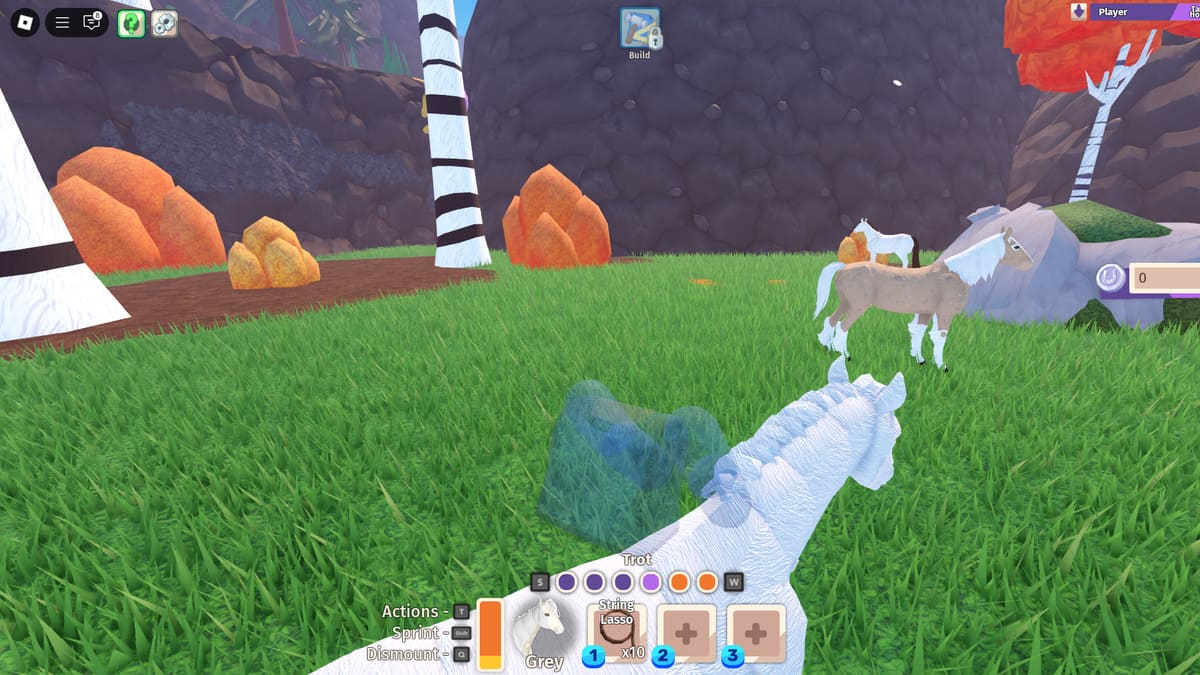
Task: Click the horseshoe coin currency icon
Action: 1110,278
